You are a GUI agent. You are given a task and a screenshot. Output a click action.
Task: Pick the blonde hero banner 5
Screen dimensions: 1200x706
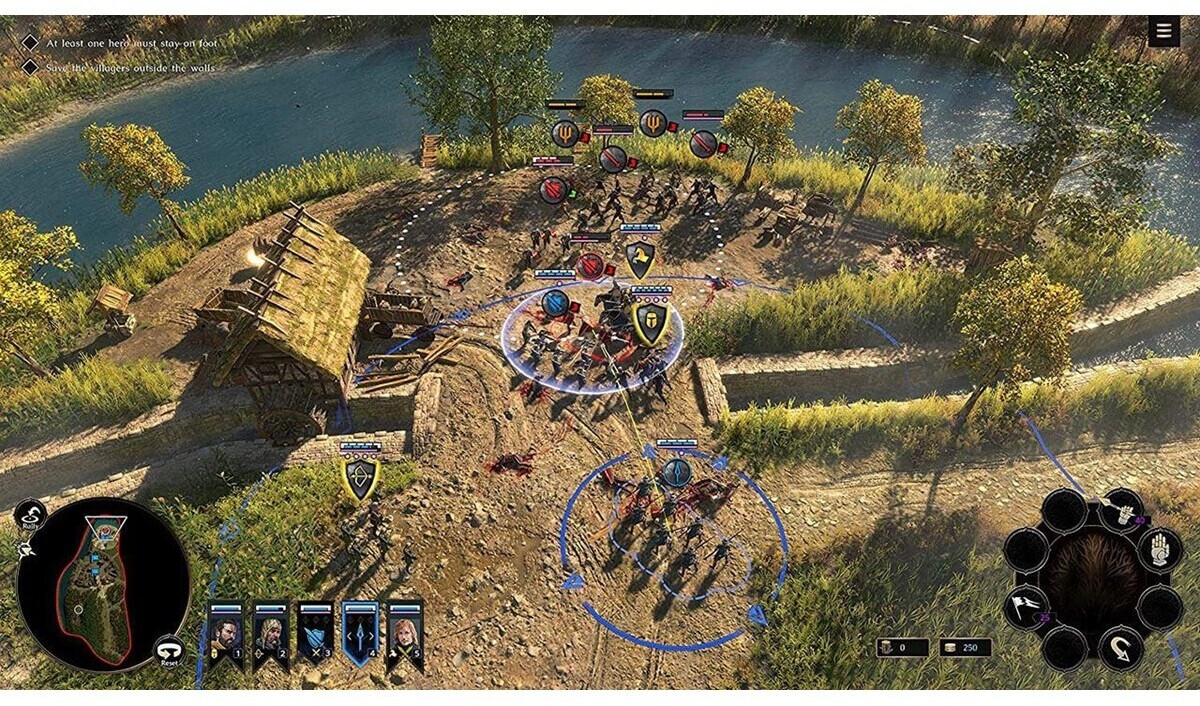(x=405, y=634)
